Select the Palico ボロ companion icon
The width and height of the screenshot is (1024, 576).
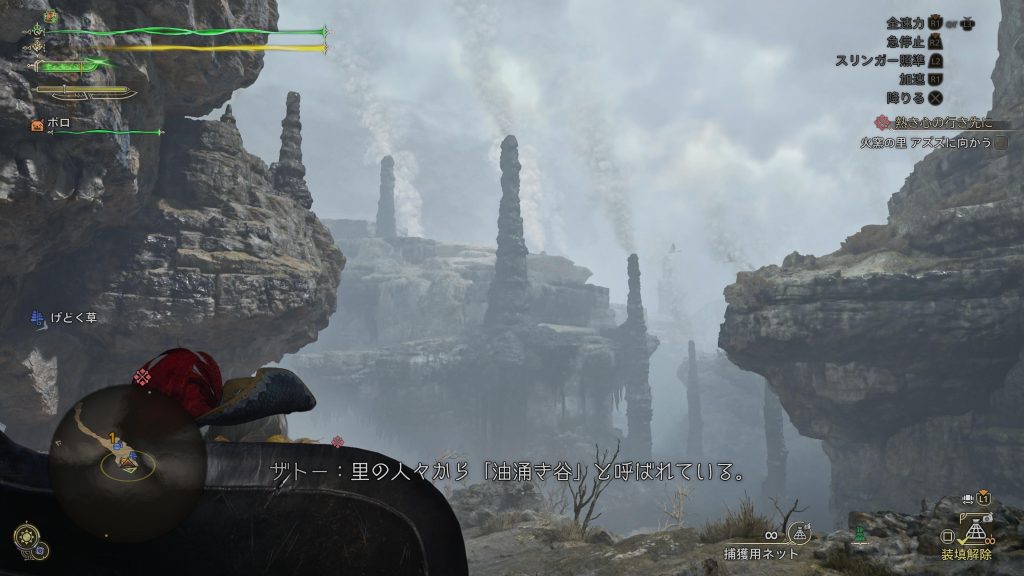click(x=38, y=125)
